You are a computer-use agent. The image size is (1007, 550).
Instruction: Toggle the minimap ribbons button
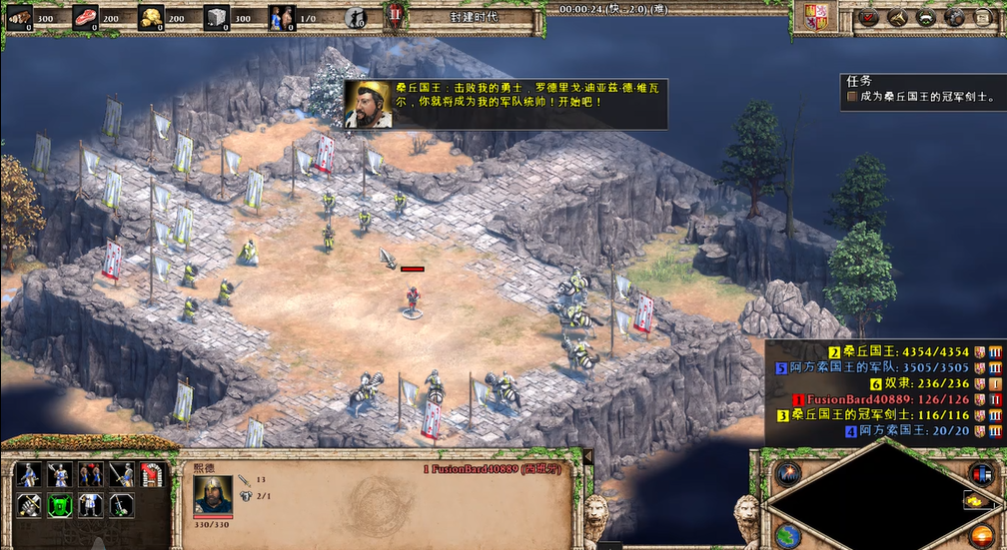(981, 473)
